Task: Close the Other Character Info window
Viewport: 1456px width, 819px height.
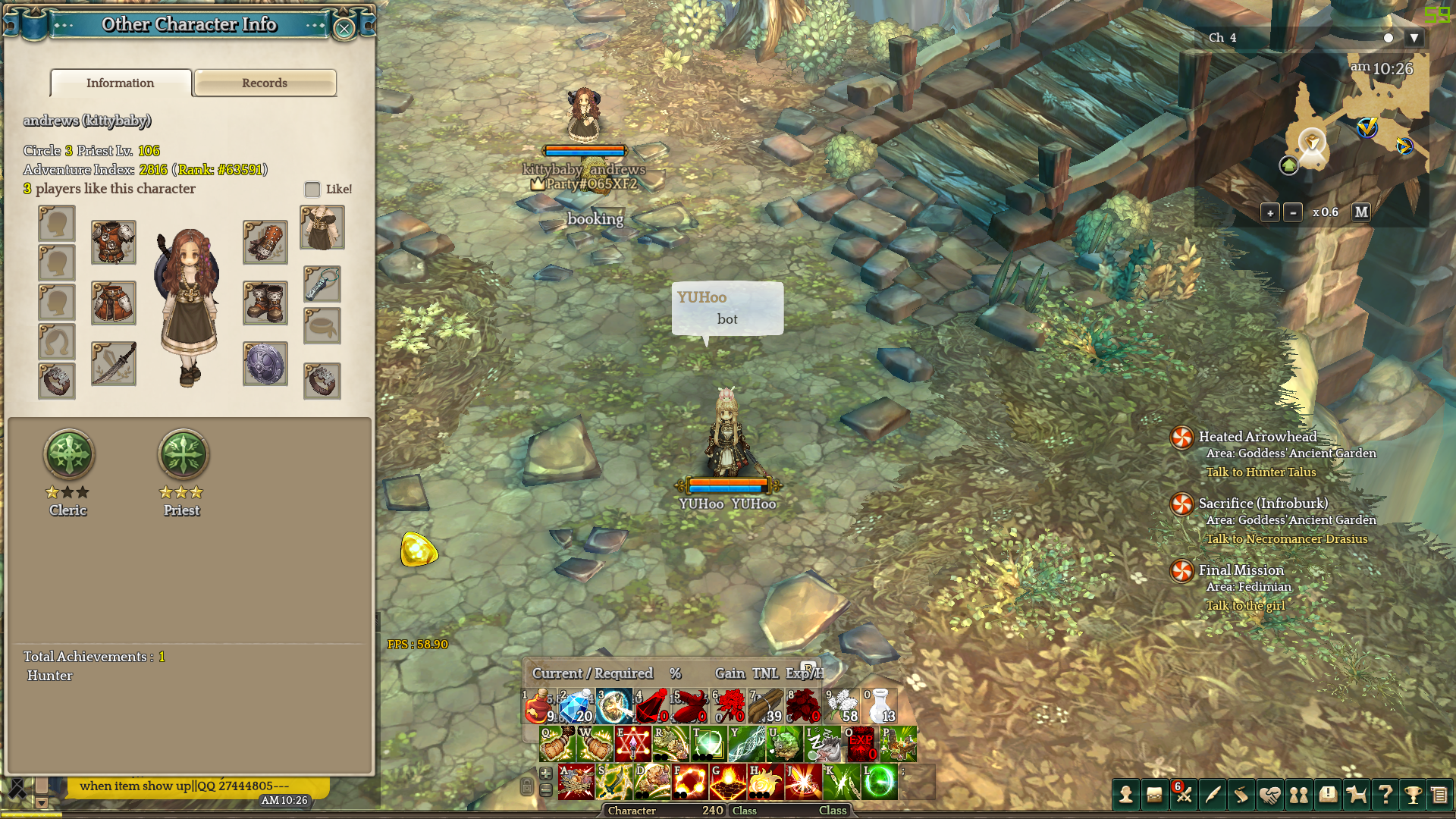Action: pyautogui.click(x=344, y=29)
